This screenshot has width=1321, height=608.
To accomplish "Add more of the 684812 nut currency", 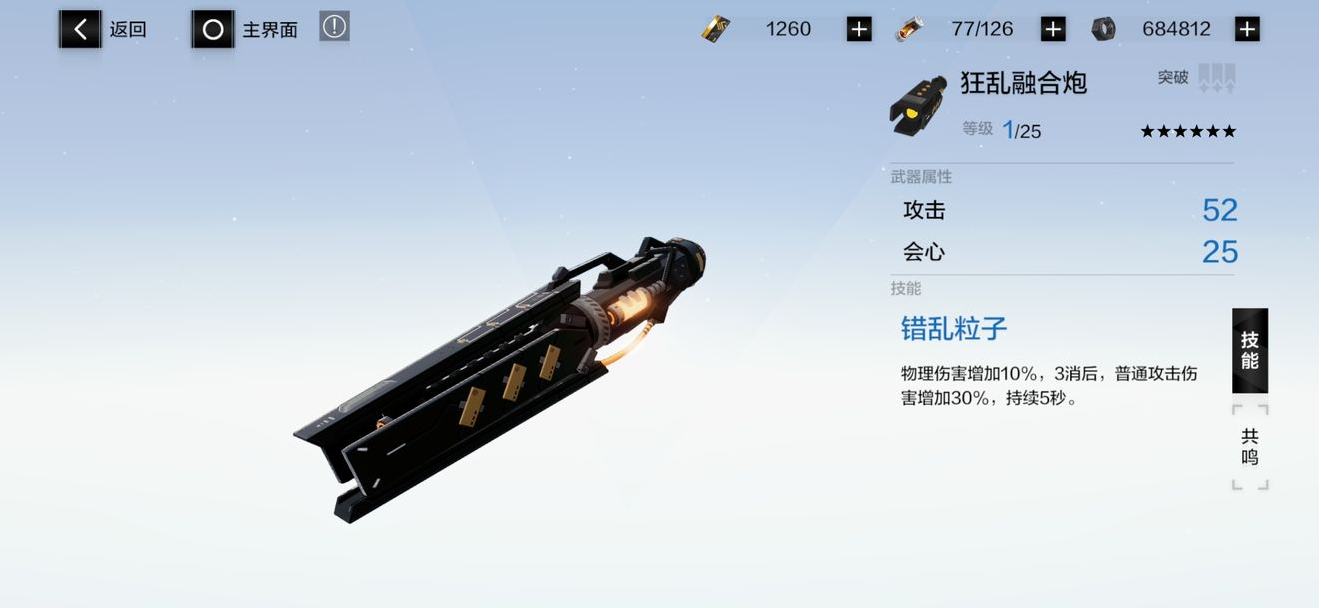I will 1247,30.
